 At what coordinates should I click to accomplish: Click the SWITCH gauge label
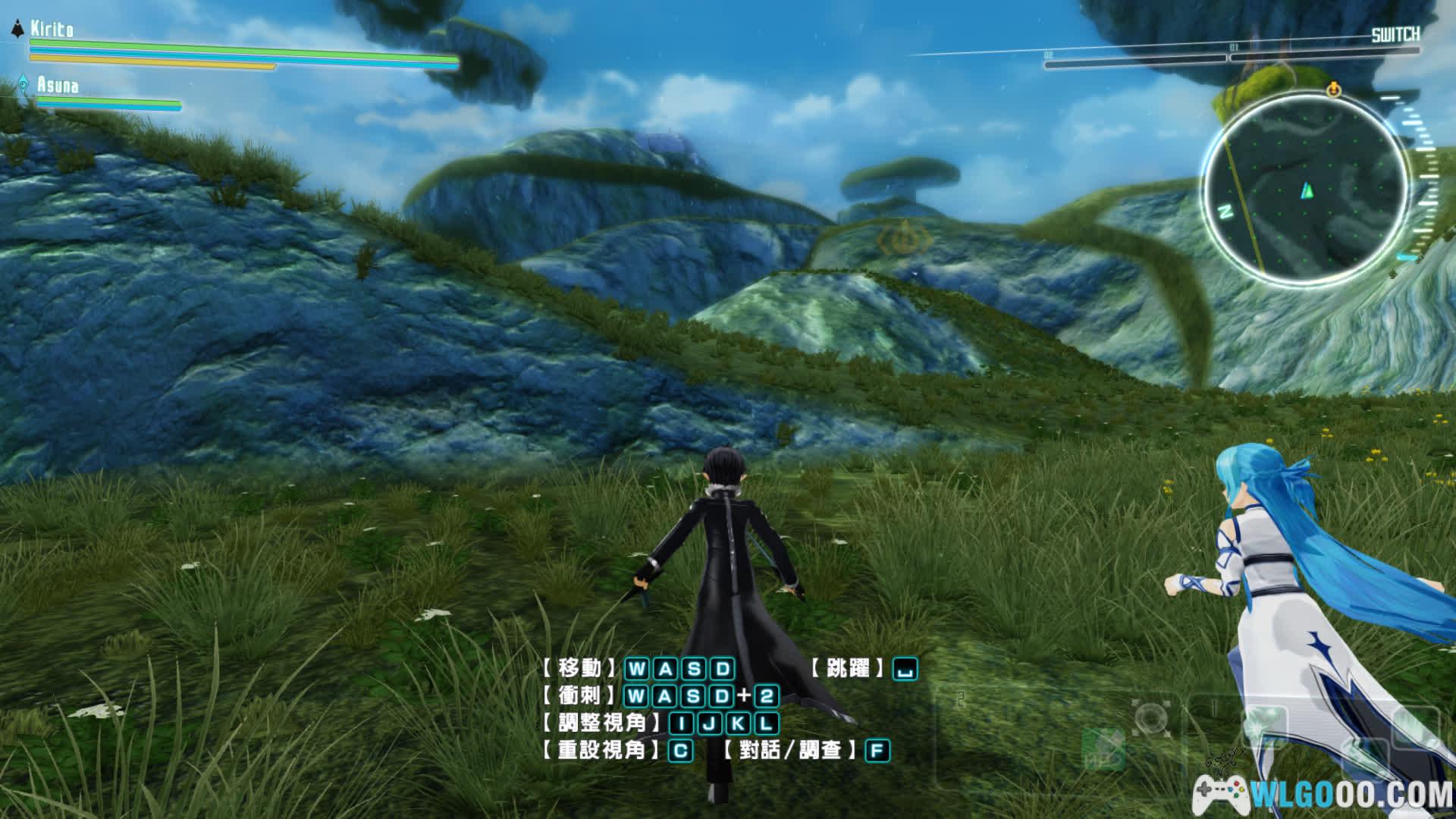[1395, 34]
